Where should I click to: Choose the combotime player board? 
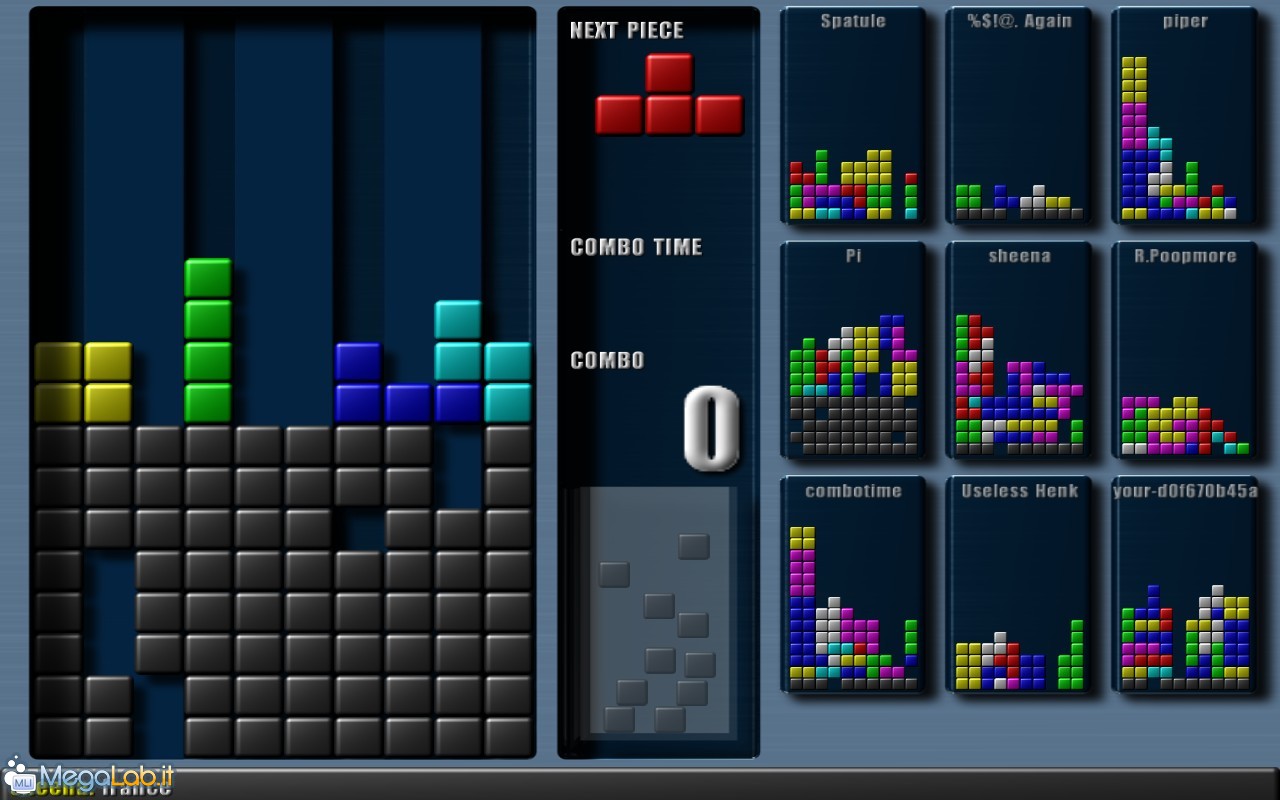click(853, 587)
